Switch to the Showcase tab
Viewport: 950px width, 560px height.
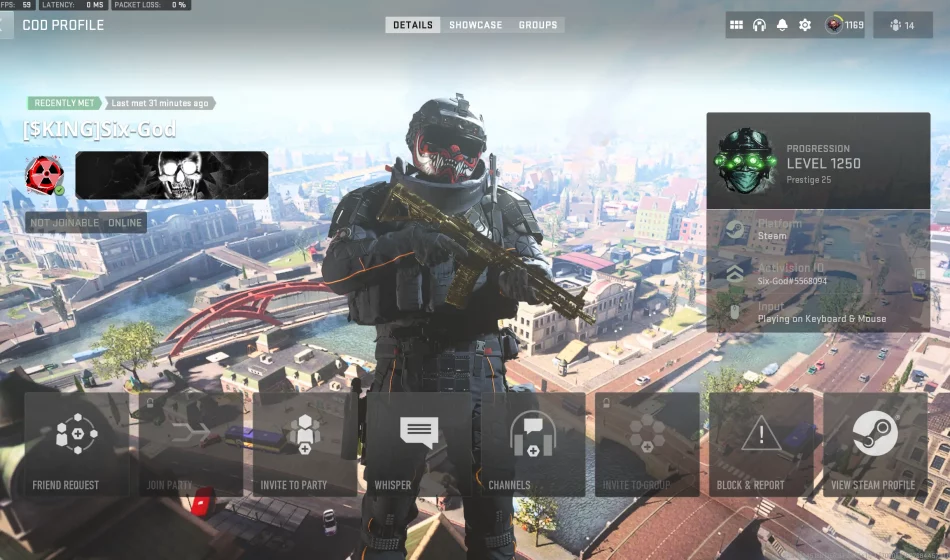[476, 25]
